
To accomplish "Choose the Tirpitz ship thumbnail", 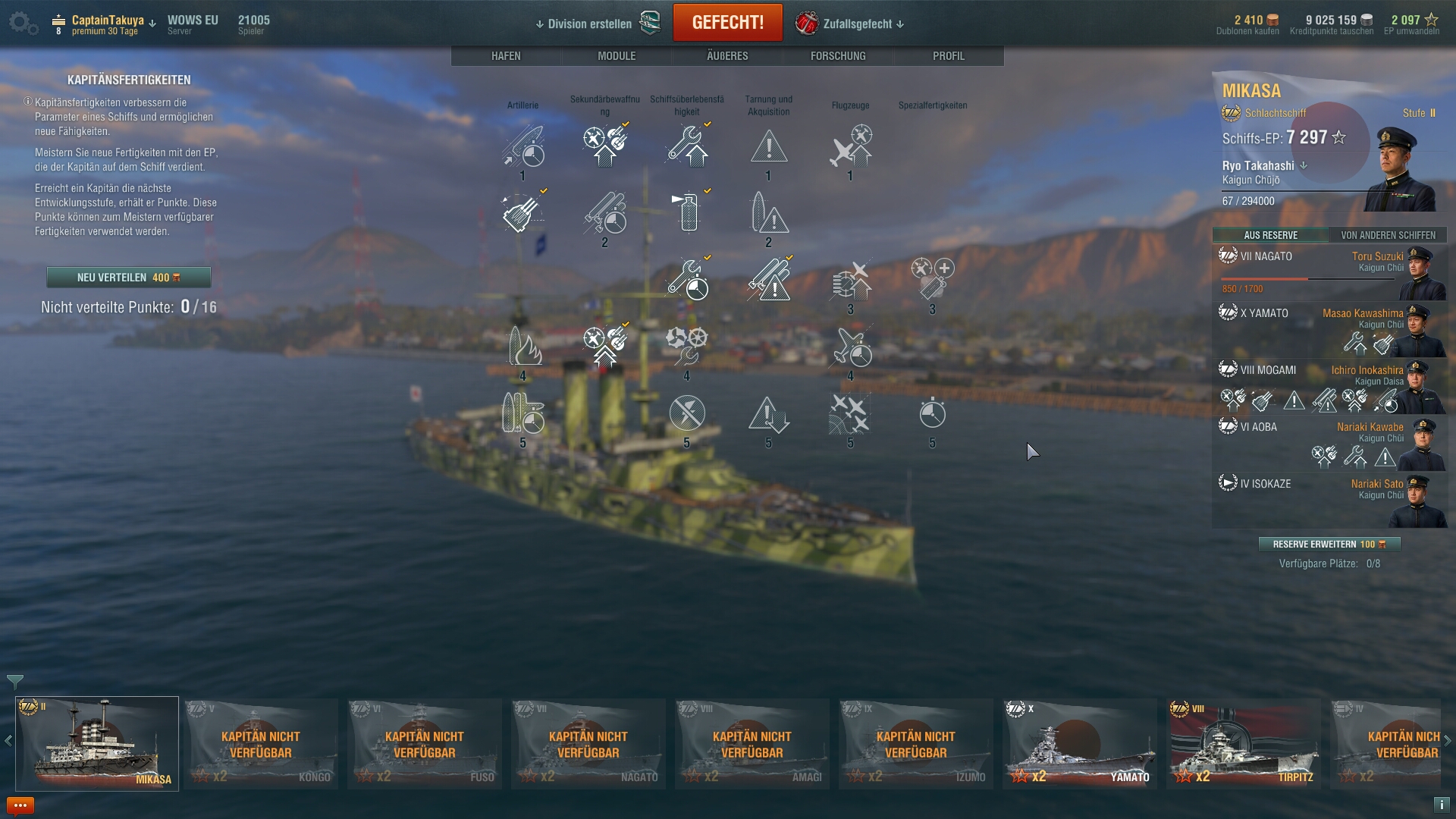I will click(1244, 743).
